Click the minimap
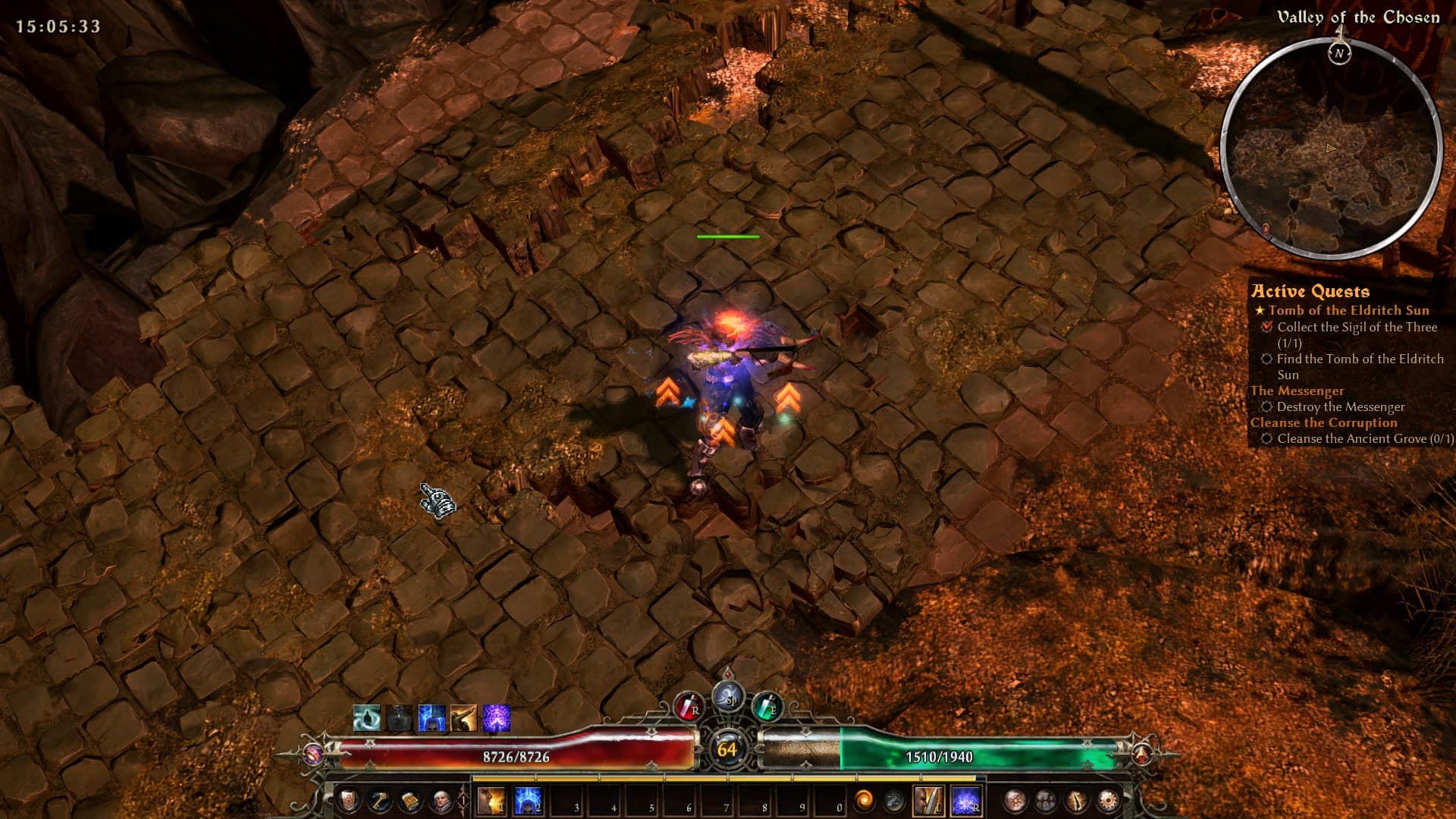Screen dimensions: 1456x819 point(1331,148)
